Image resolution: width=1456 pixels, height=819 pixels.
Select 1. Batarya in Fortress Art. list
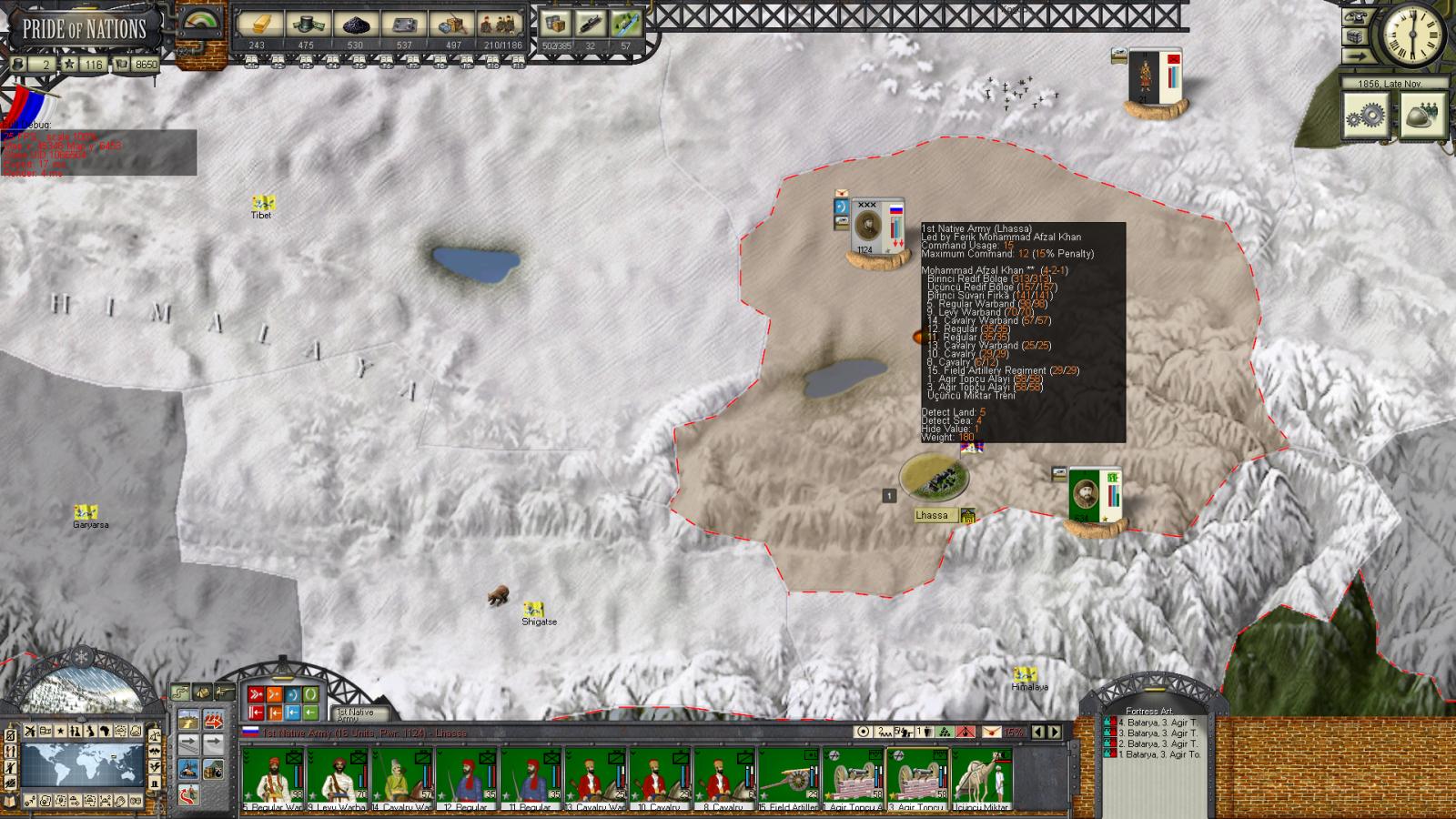(1156, 754)
